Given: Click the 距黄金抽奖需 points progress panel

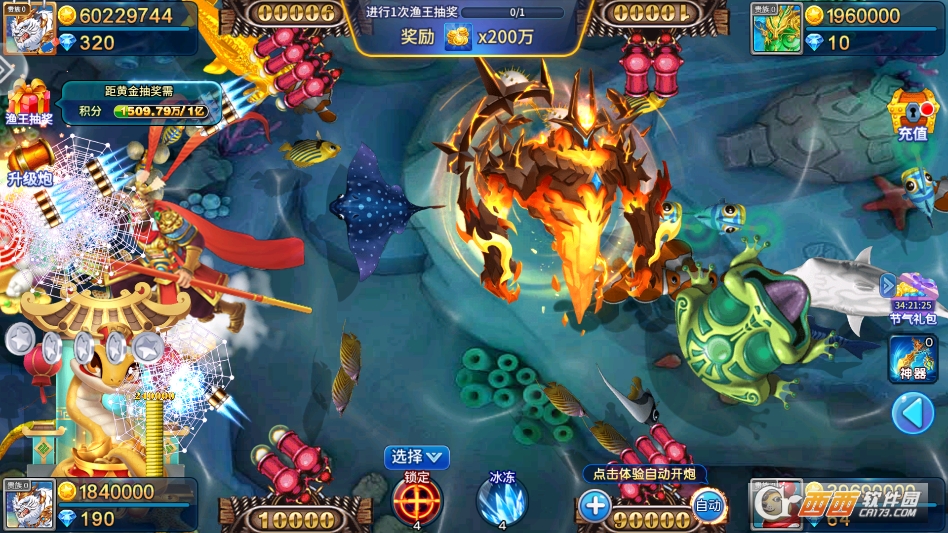Looking at the screenshot, I should [x=140, y=102].
